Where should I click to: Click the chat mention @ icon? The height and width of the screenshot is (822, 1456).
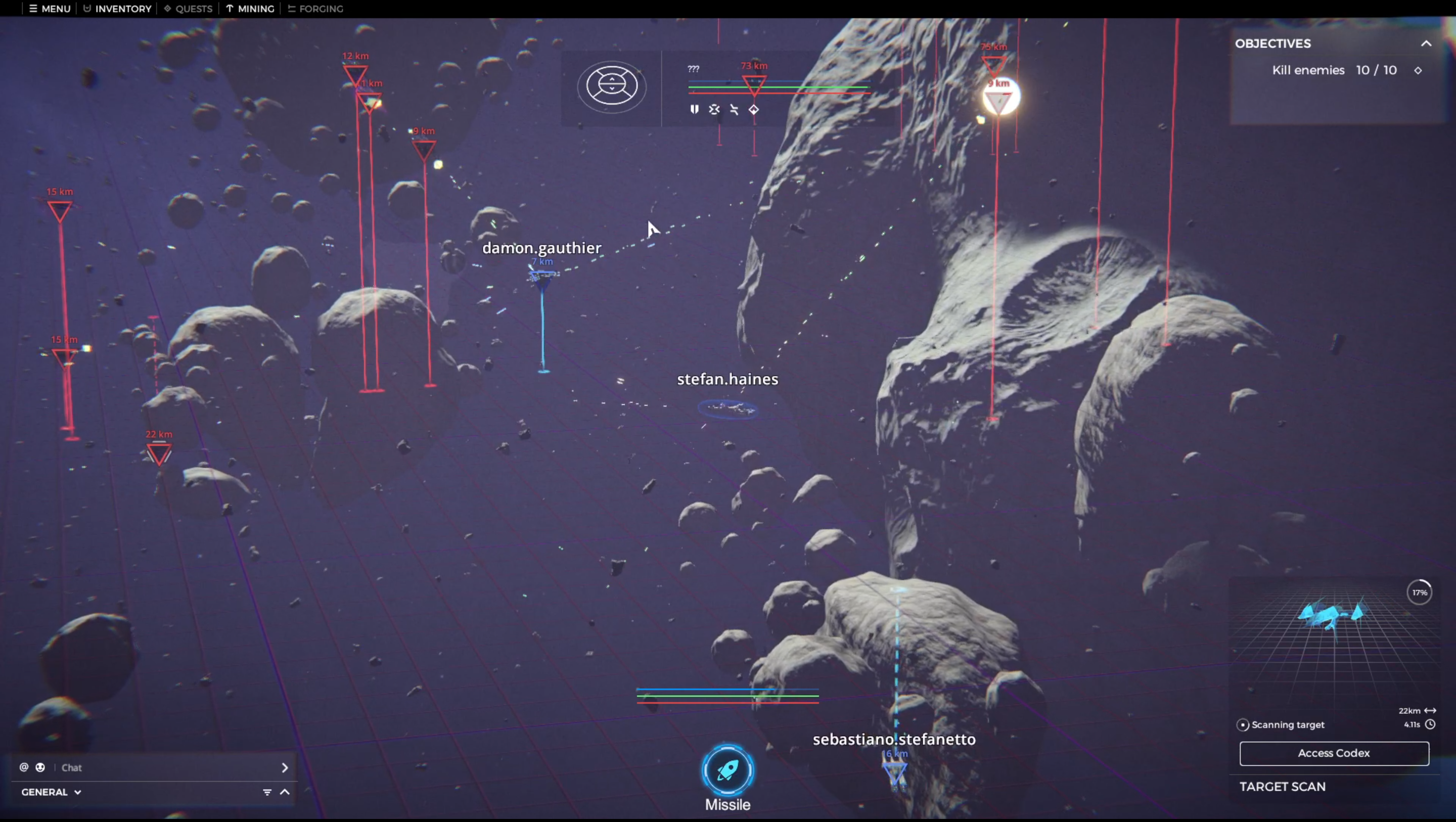[24, 767]
